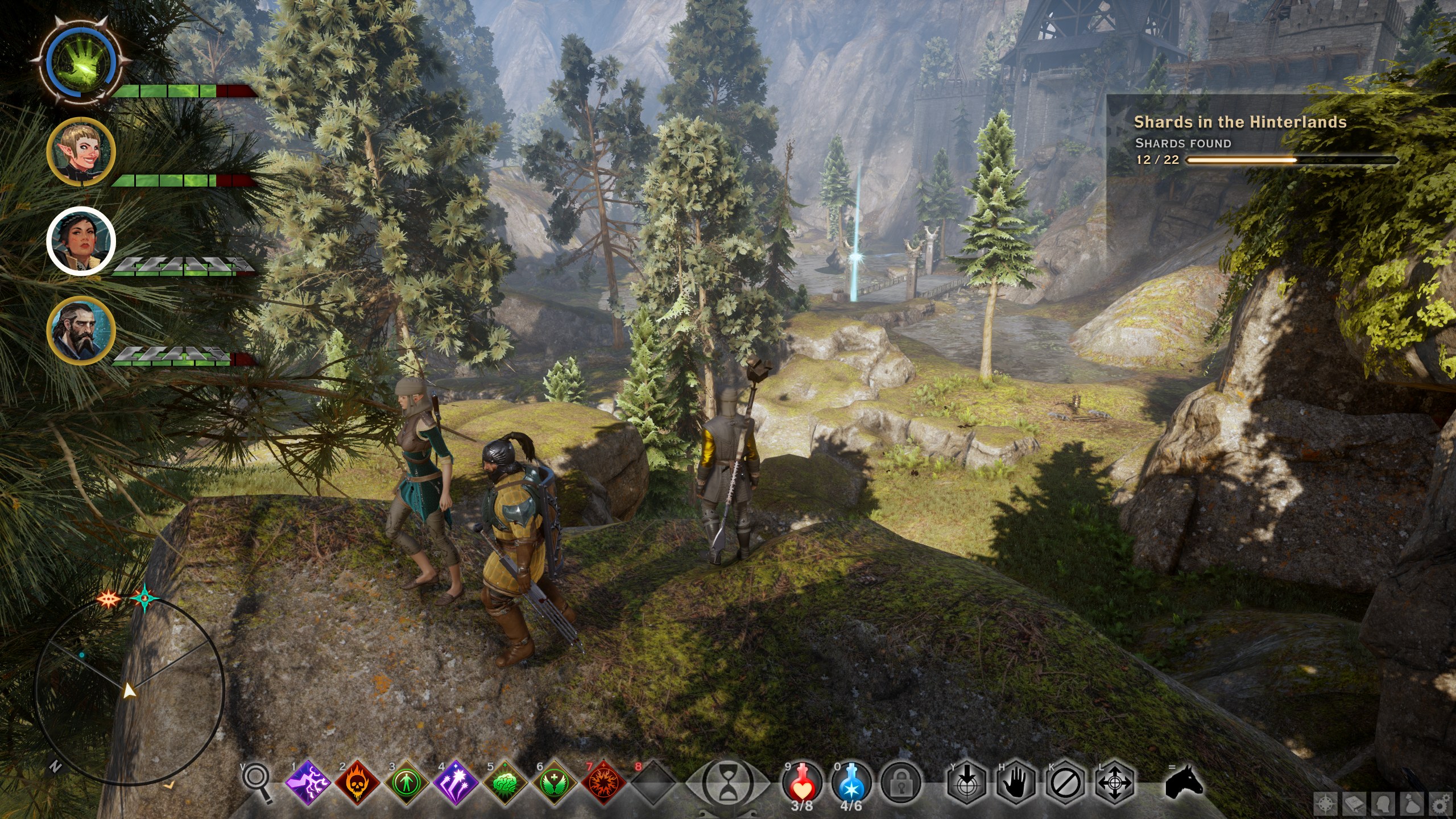Use the blue lyrium potion

click(x=851, y=784)
